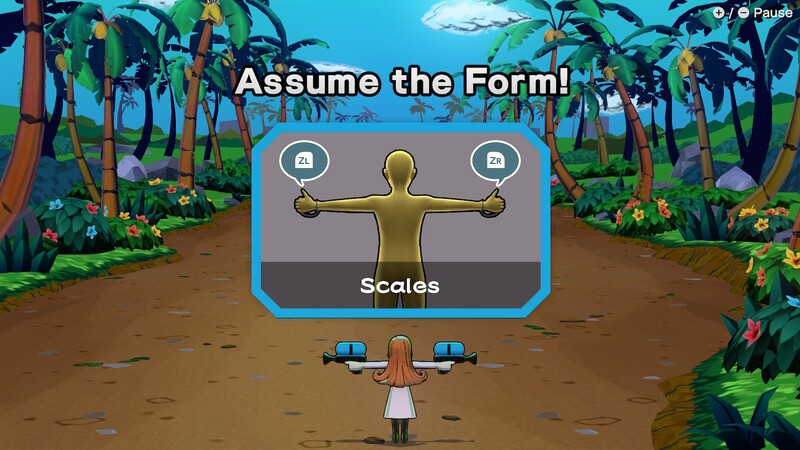Select the Scales pose card
Viewport: 800px width, 450px height.
400,221
